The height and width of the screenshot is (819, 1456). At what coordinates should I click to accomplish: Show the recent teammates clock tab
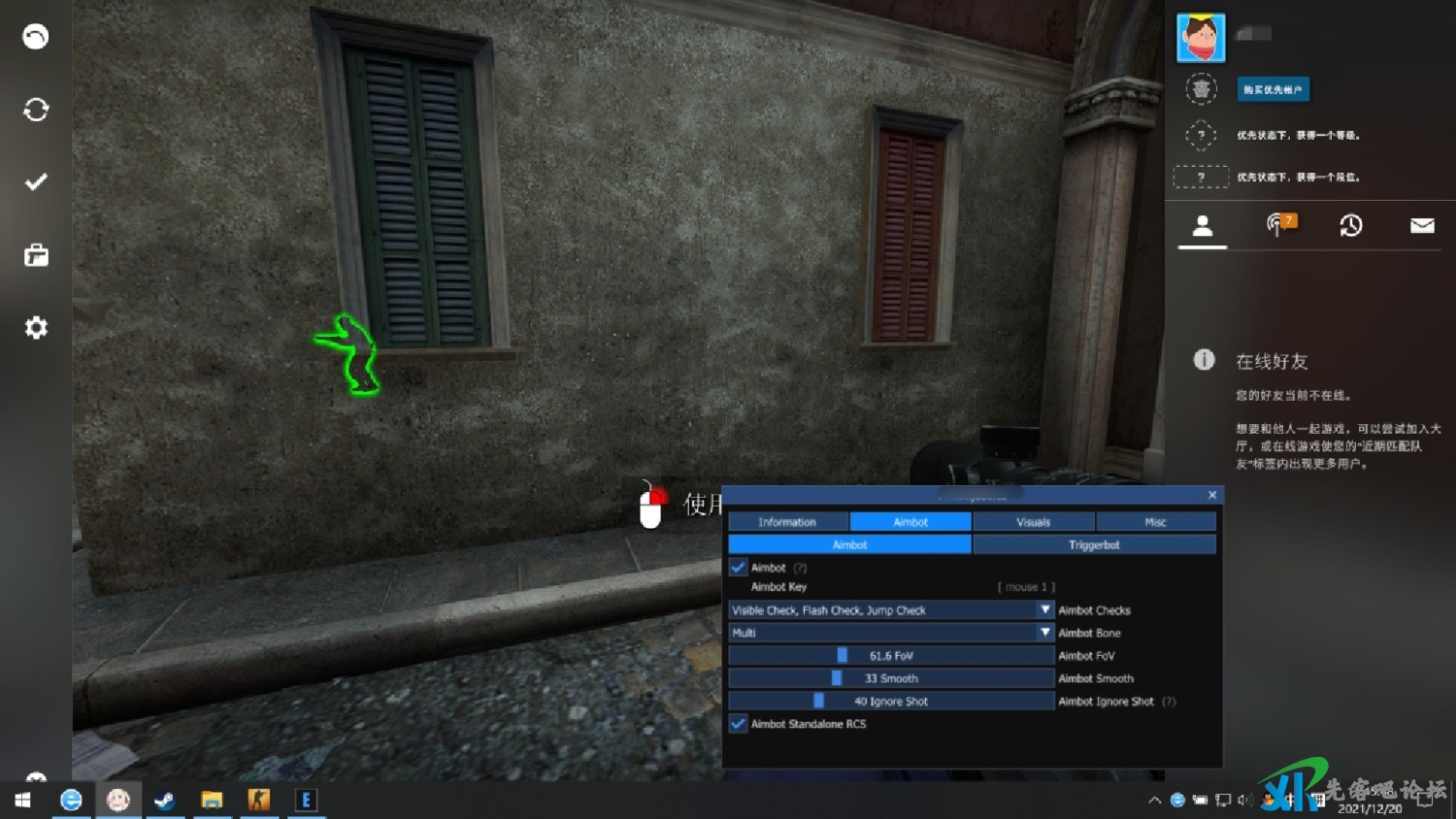tap(1350, 226)
